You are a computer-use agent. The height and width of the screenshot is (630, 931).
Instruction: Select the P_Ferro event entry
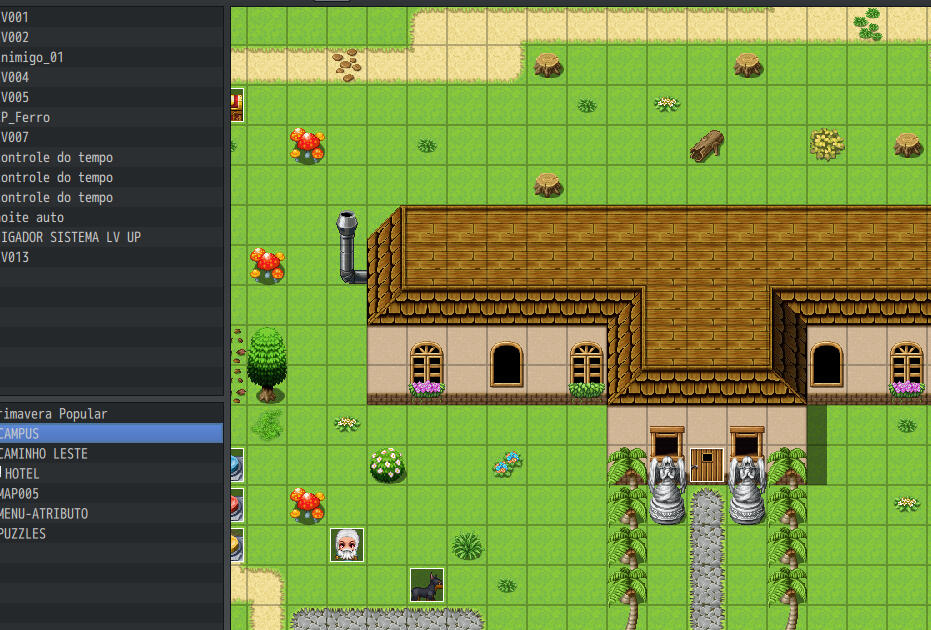point(60,117)
